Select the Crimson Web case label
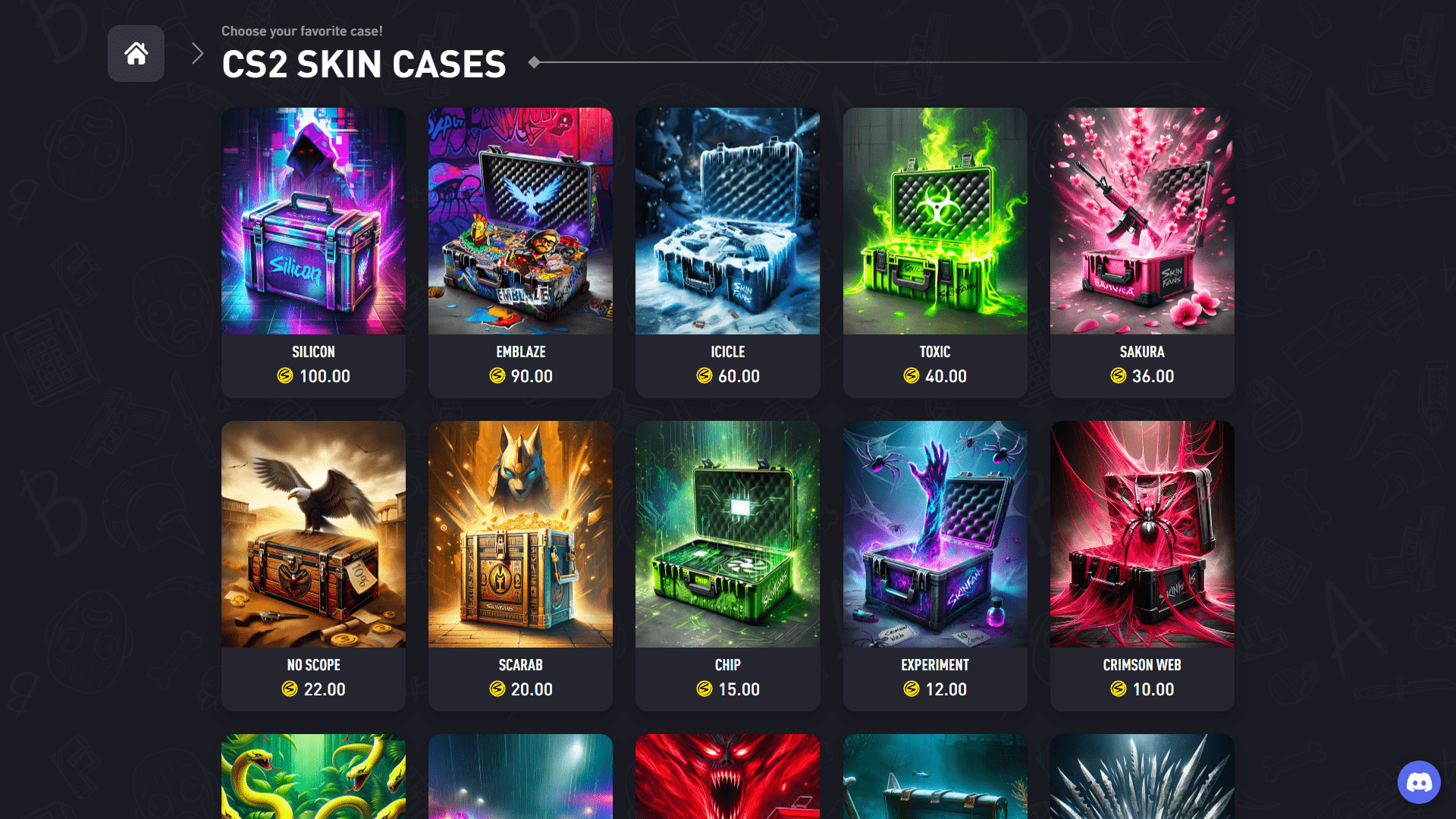 tap(1141, 665)
